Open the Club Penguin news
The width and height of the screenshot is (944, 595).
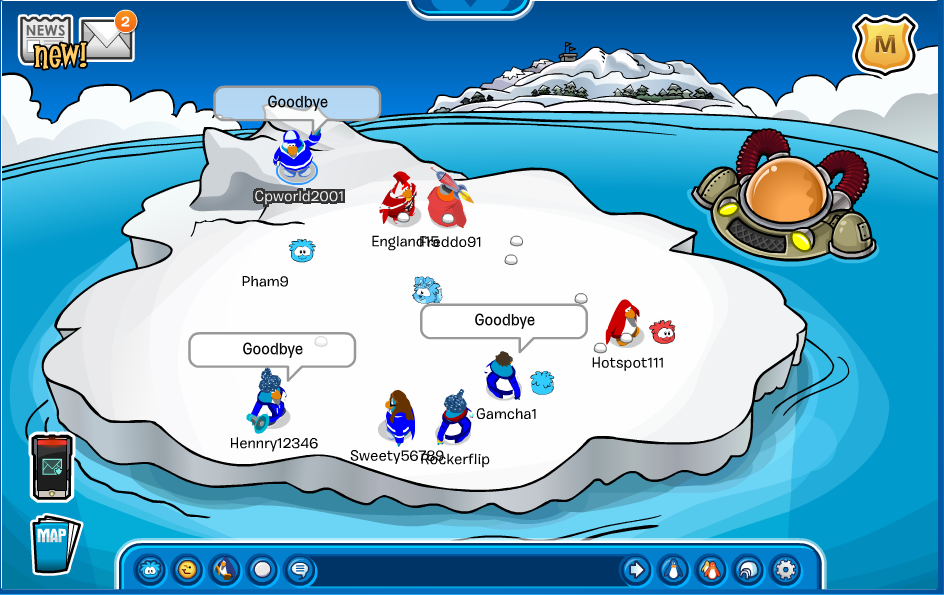(x=47, y=40)
